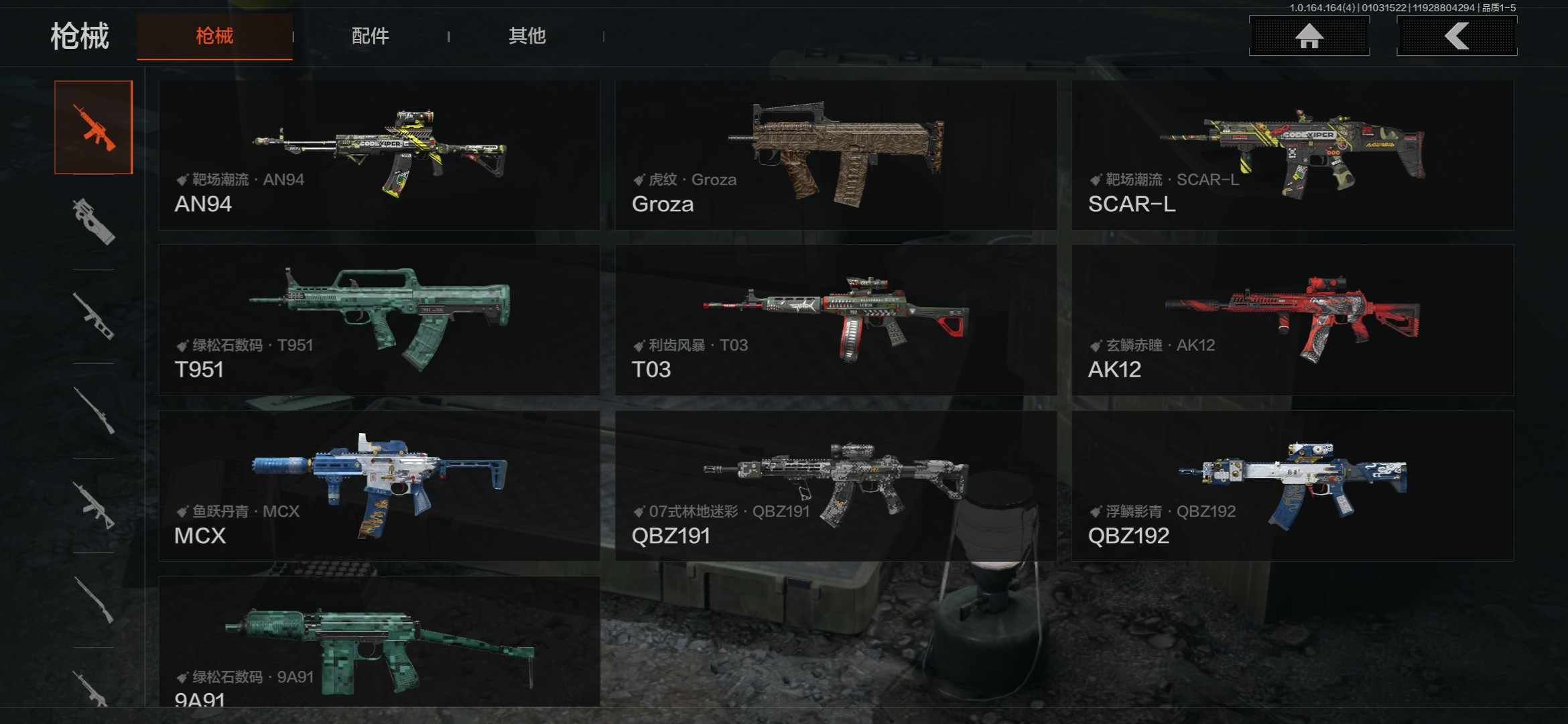Viewport: 1568px width, 724px height.
Task: Select the T03 weapon card
Action: [836, 320]
